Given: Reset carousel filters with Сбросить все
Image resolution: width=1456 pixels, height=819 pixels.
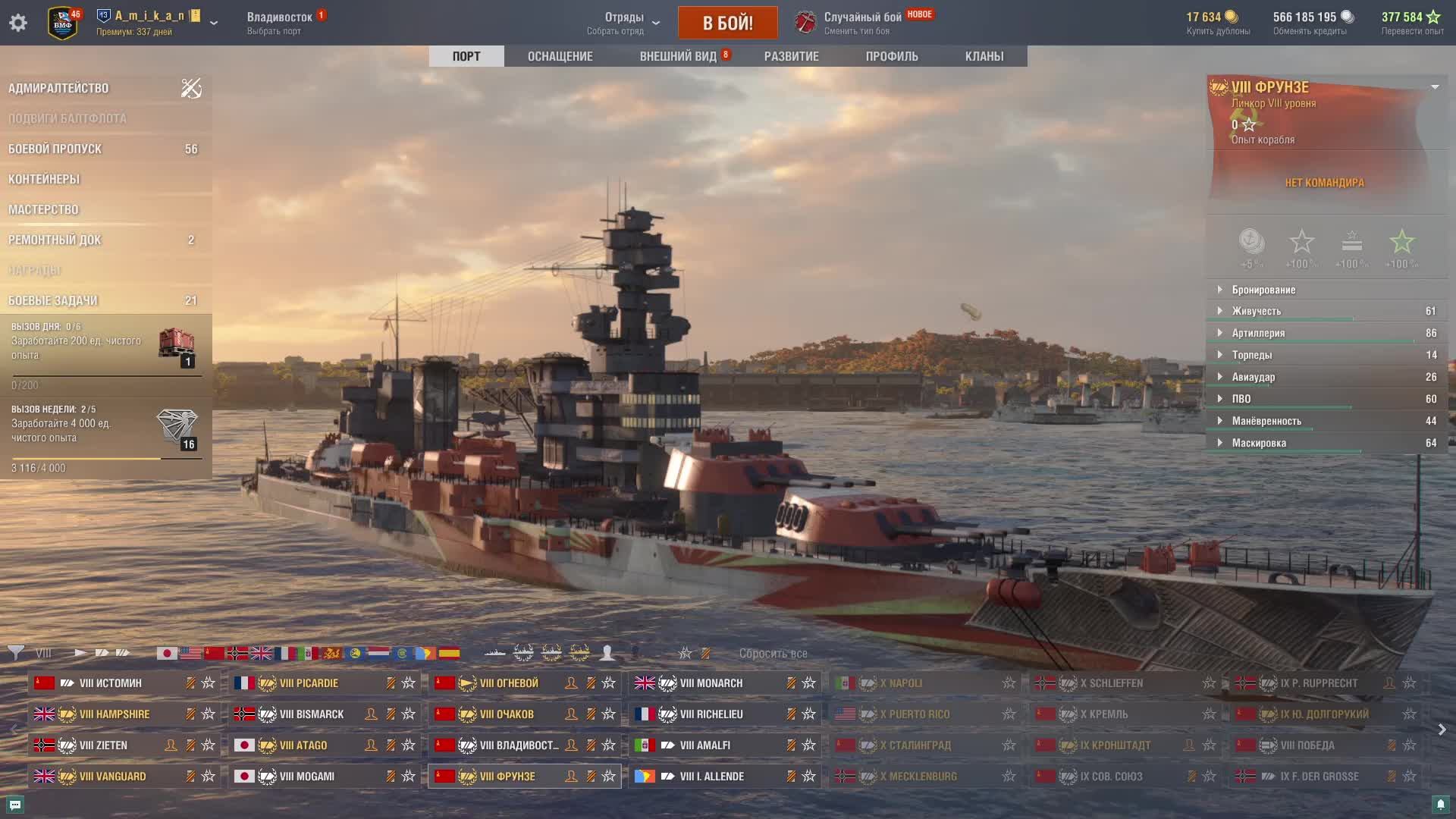Looking at the screenshot, I should pos(773,654).
